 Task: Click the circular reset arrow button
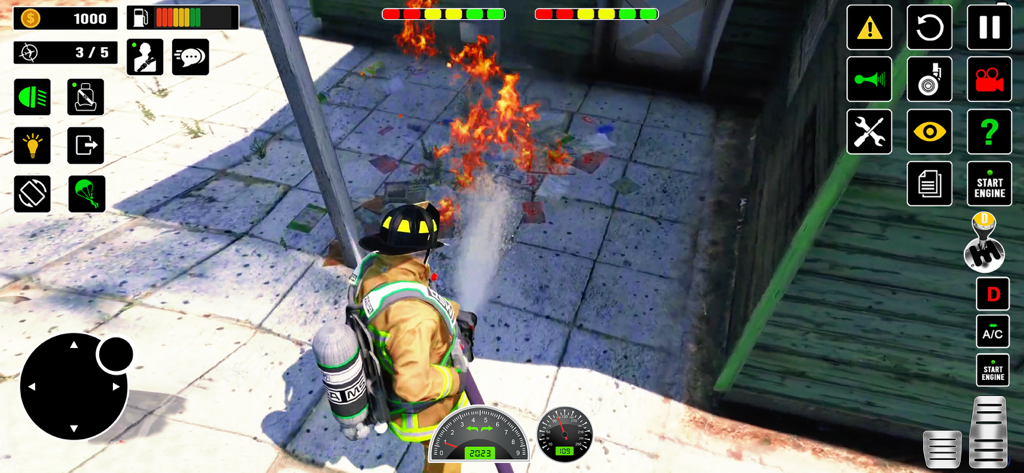tap(929, 28)
